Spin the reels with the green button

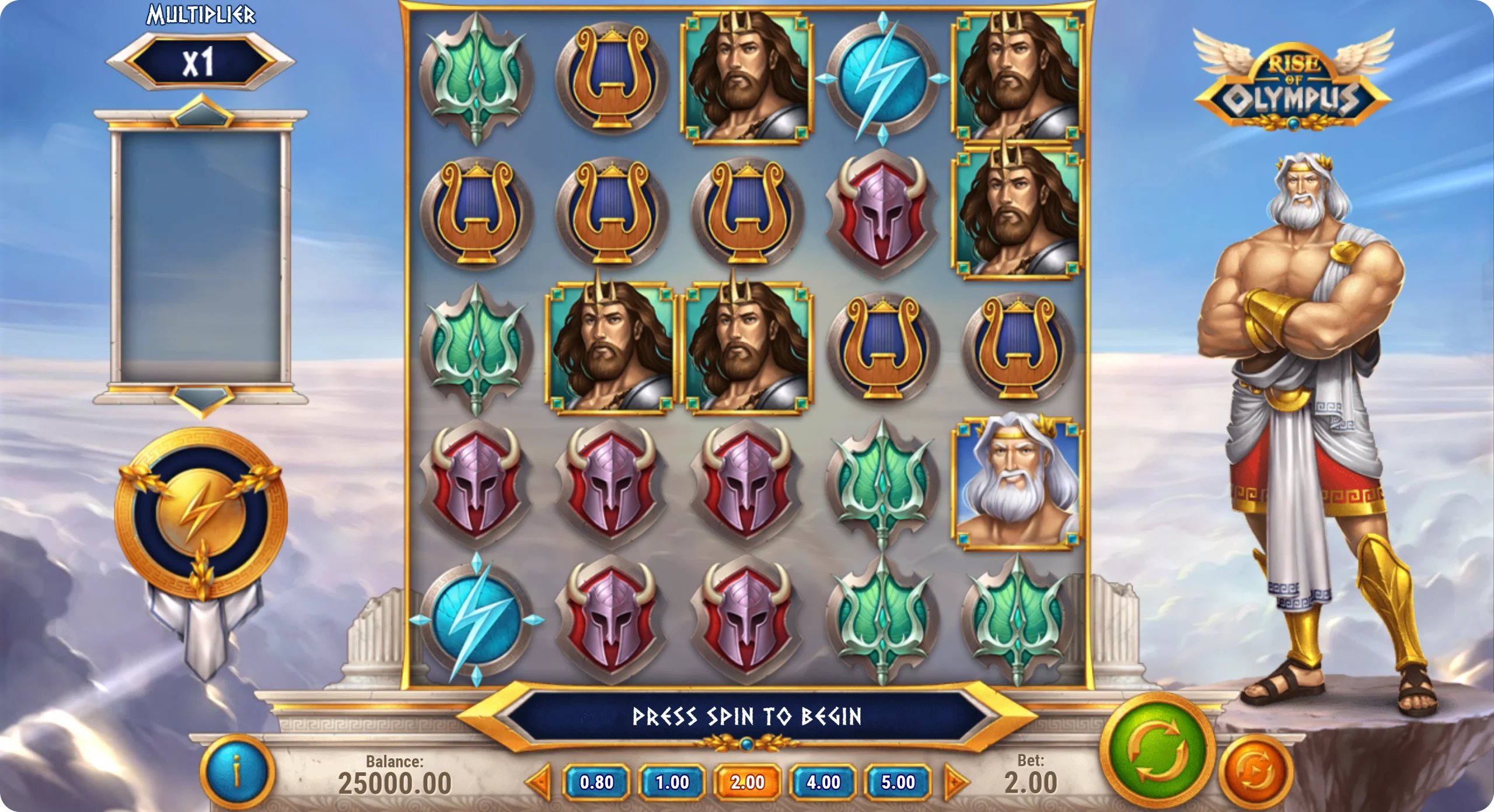point(1154,750)
